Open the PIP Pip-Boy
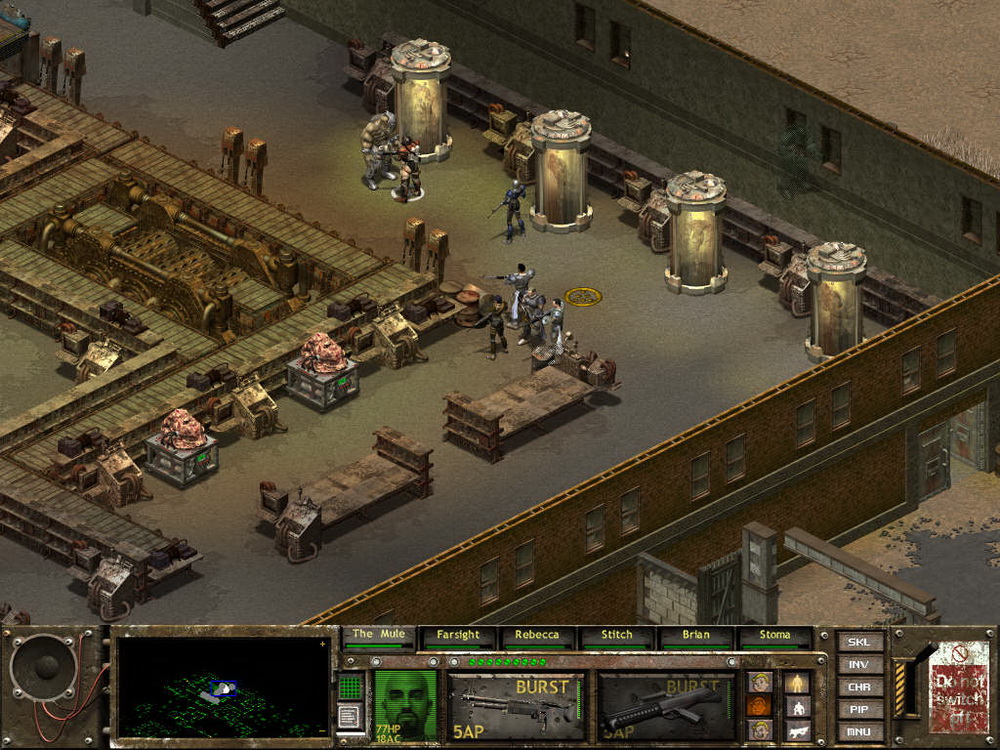This screenshot has width=1000, height=750. (860, 709)
